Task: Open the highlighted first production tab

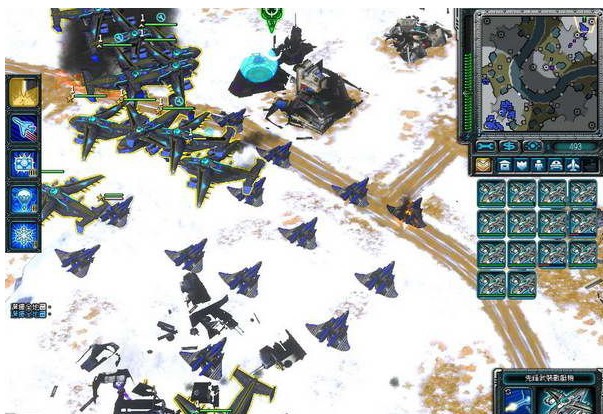Action: click(x=483, y=164)
